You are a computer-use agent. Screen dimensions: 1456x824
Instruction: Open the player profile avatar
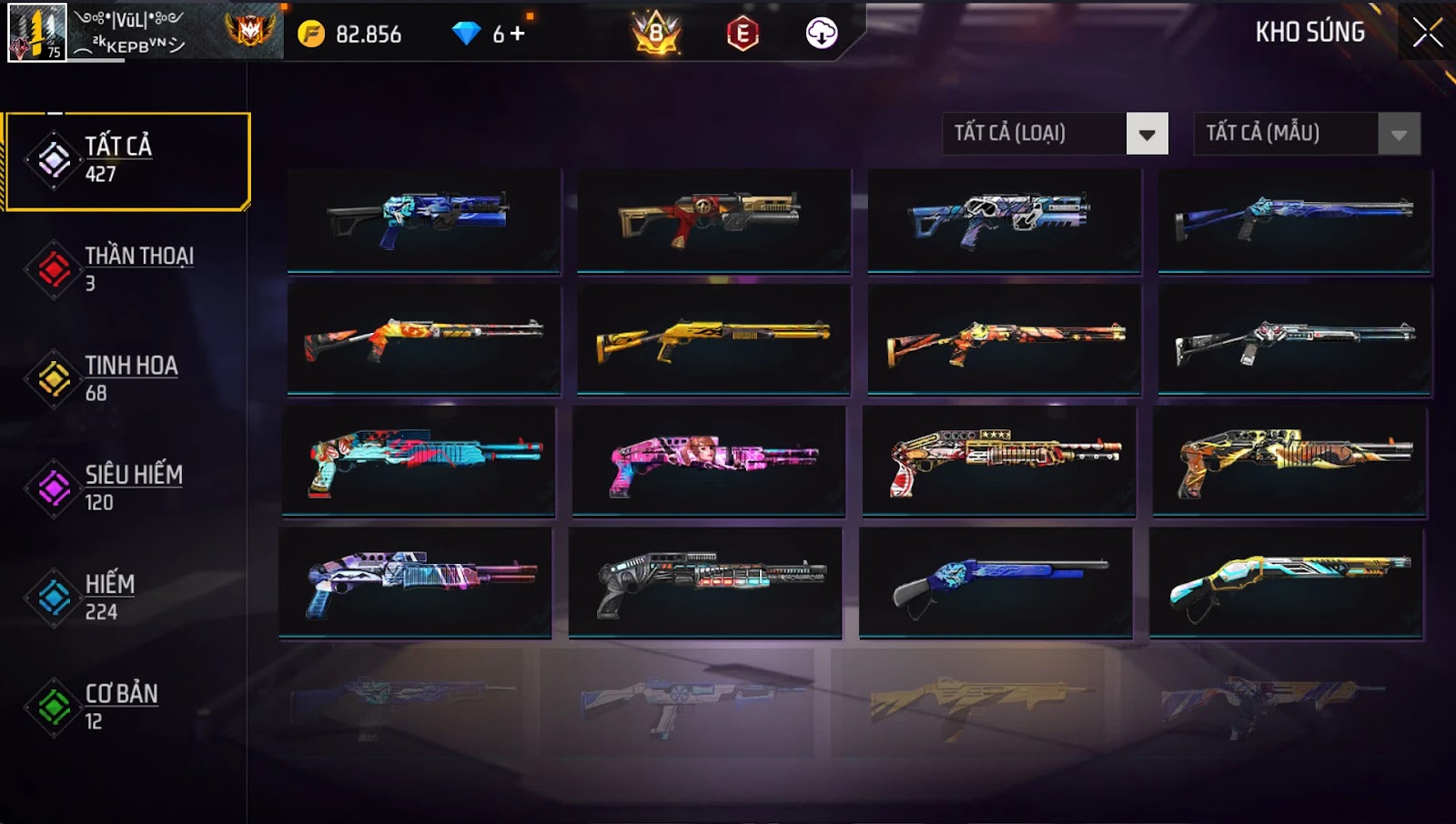(37, 33)
